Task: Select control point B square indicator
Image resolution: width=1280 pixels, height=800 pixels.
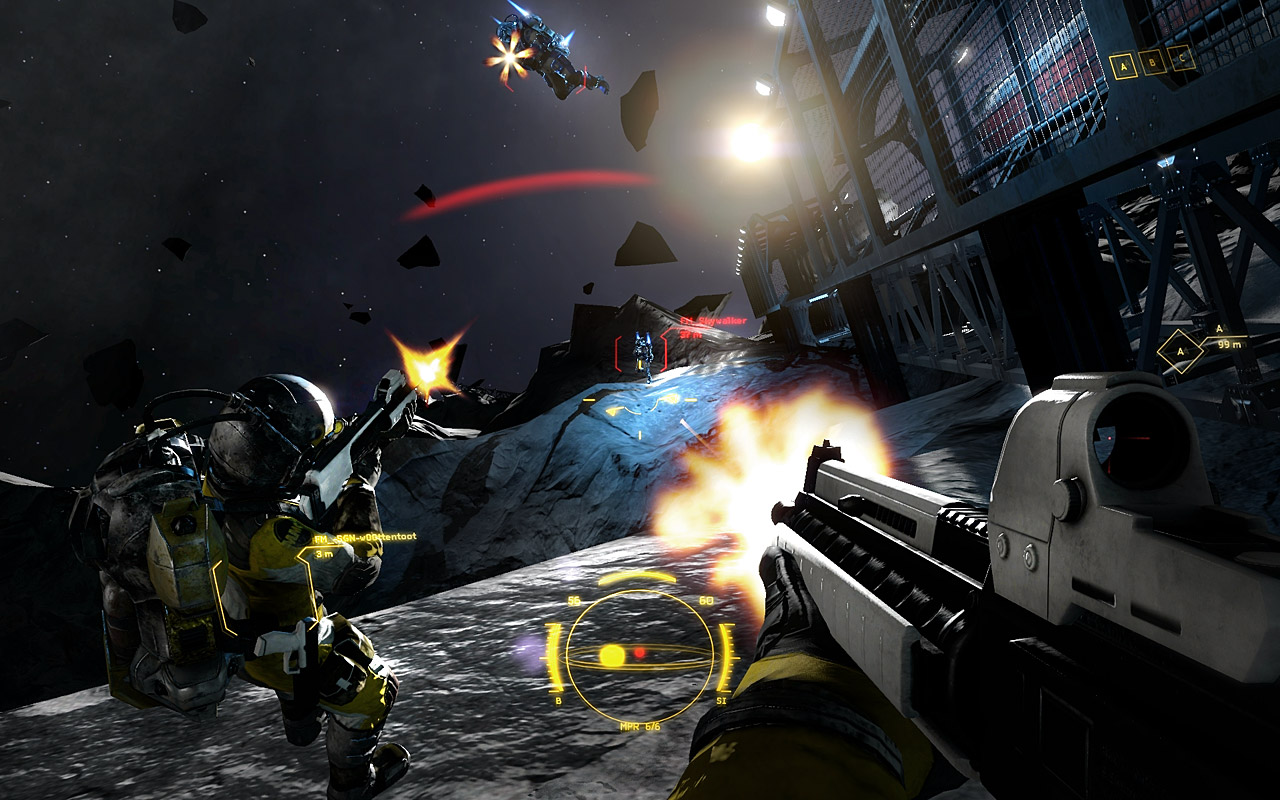Action: click(x=1153, y=62)
